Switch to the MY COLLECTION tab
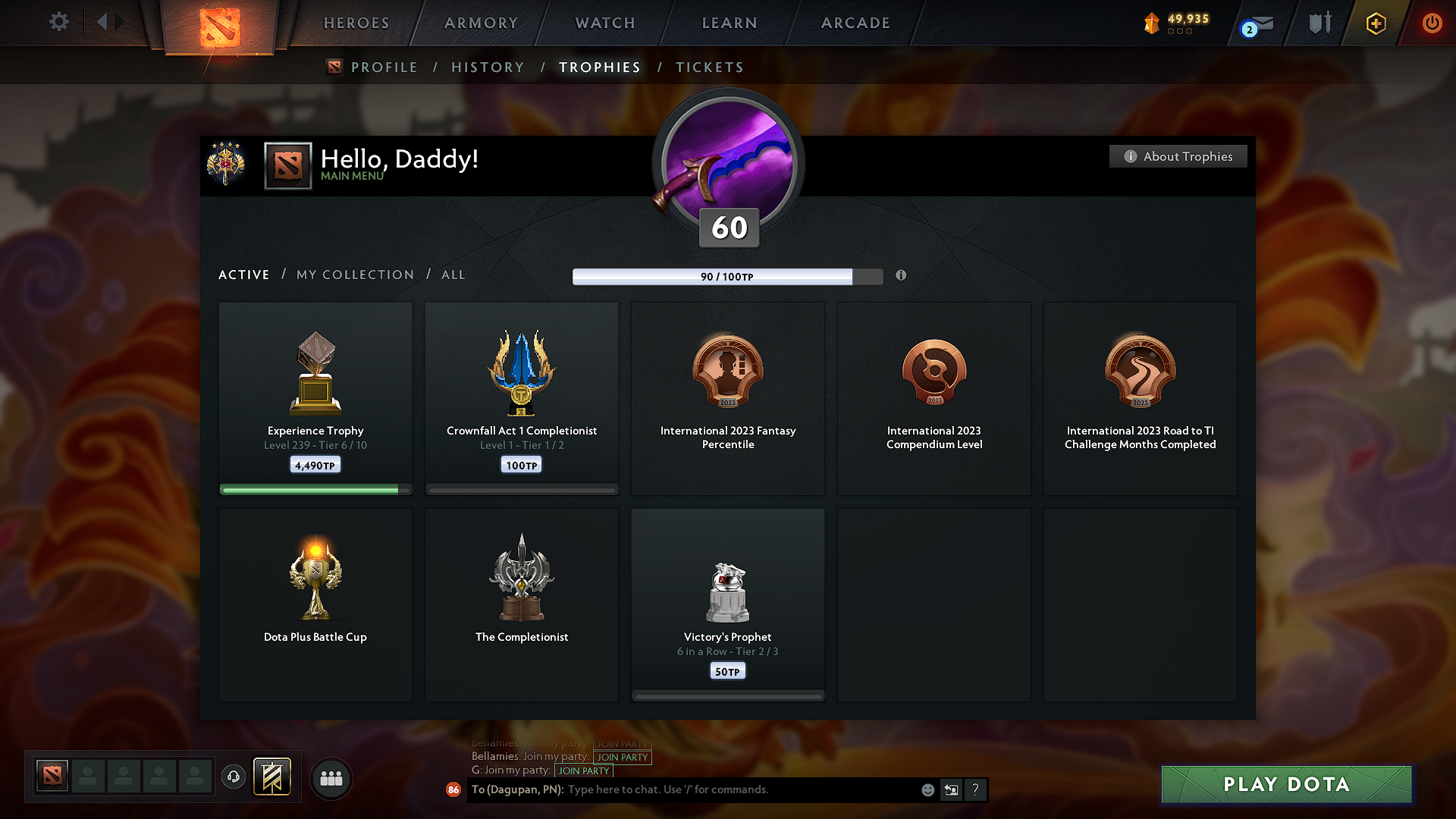1456x819 pixels. [x=354, y=275]
